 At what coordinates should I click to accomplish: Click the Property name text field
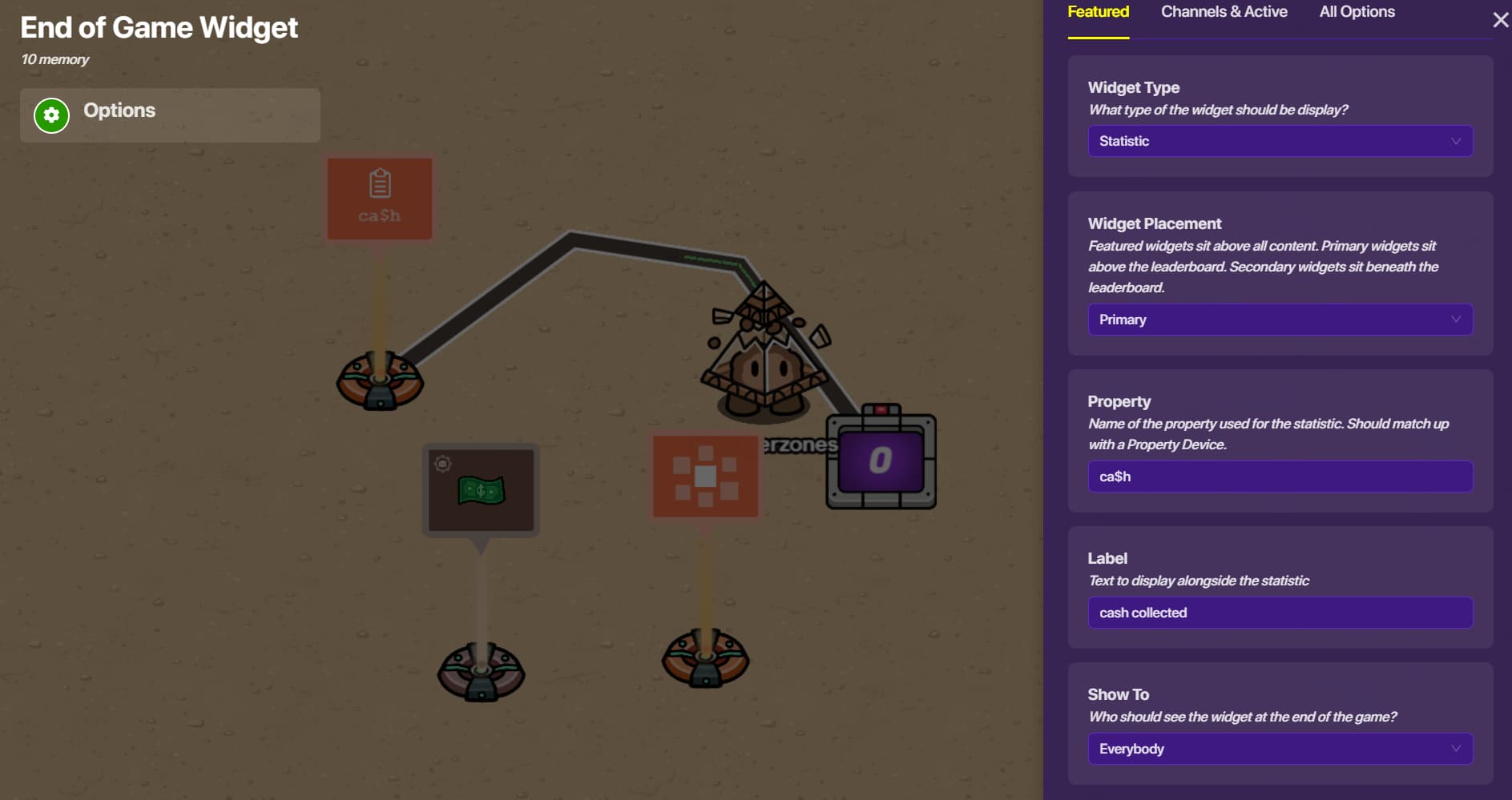tap(1280, 476)
